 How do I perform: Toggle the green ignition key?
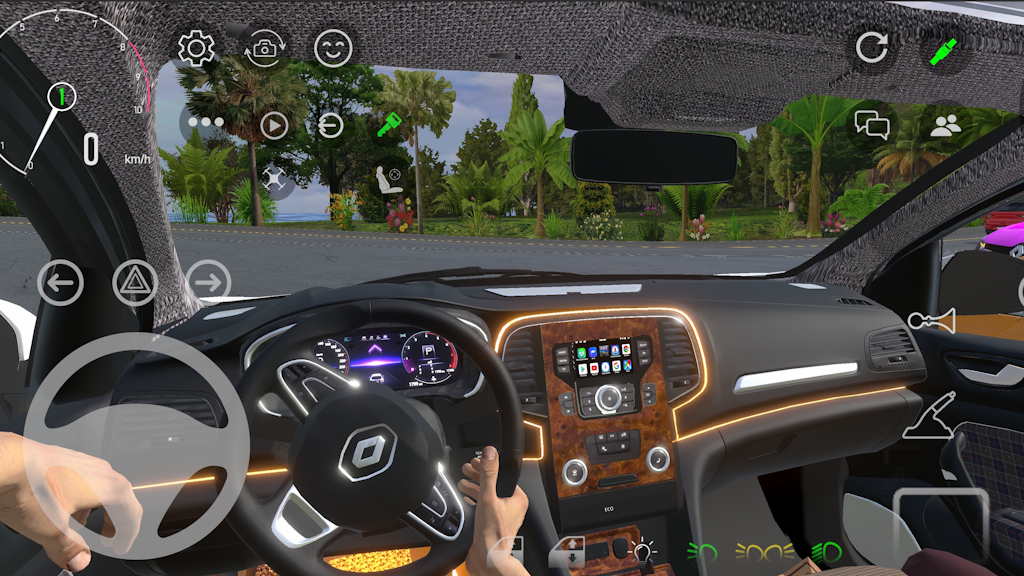click(x=389, y=126)
